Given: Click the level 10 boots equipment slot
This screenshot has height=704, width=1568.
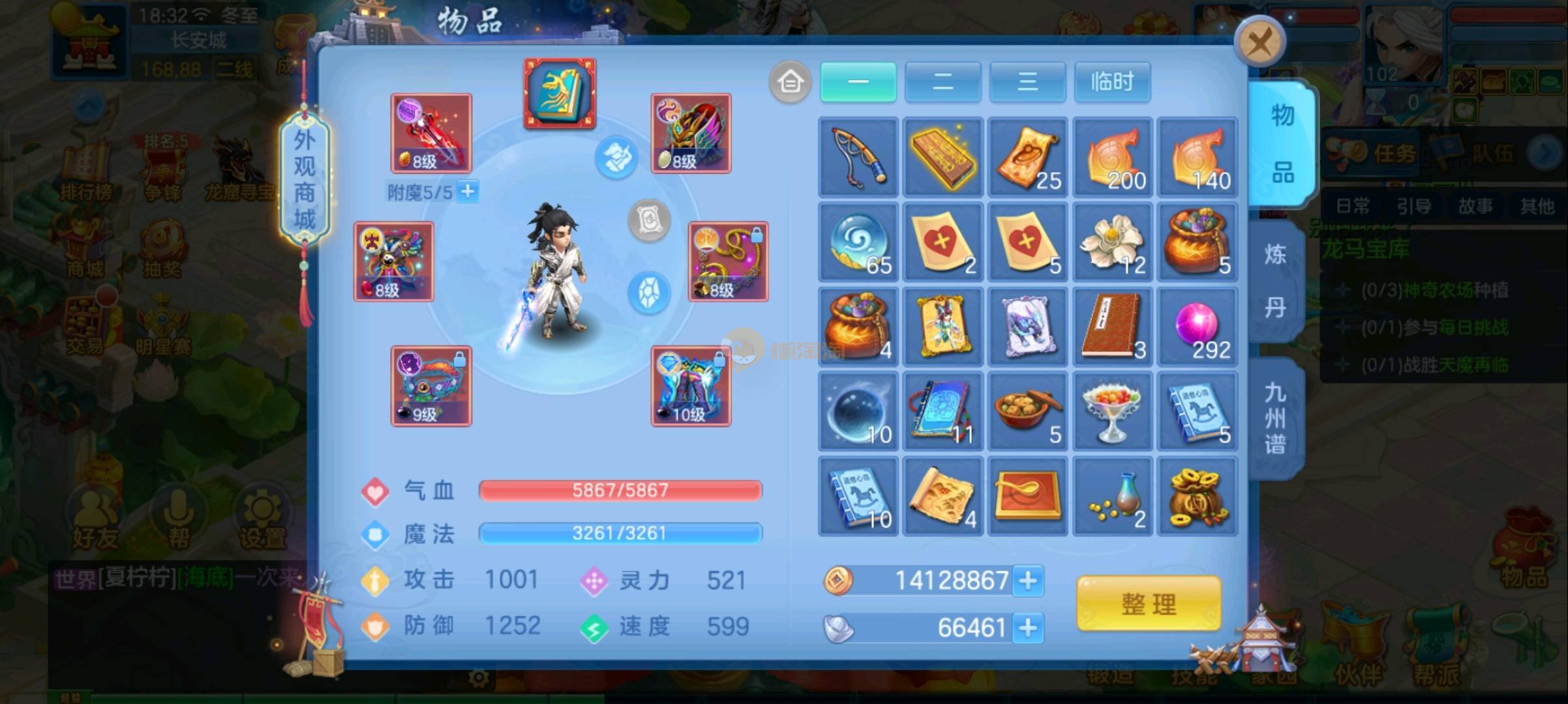Looking at the screenshot, I should [691, 387].
